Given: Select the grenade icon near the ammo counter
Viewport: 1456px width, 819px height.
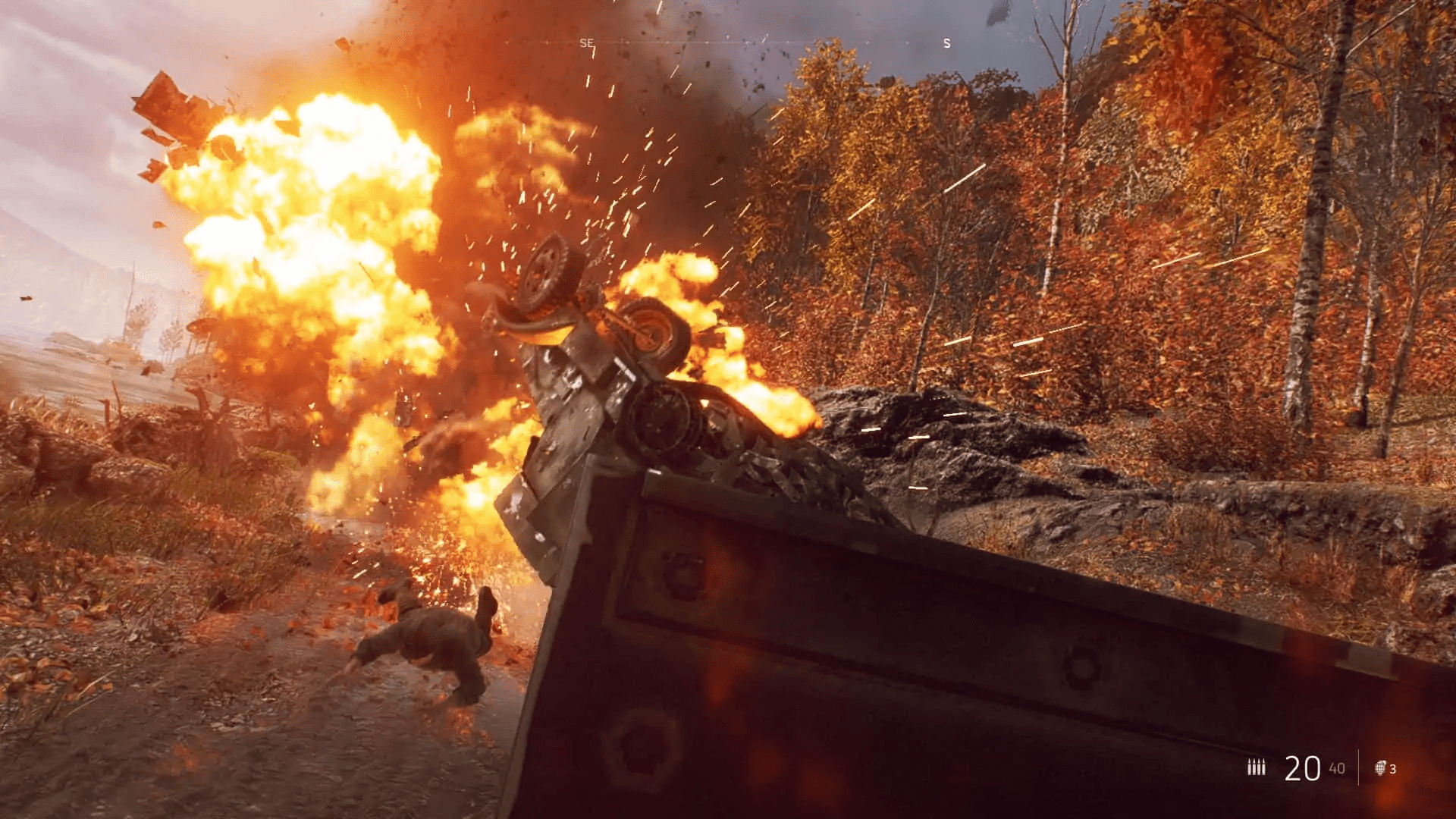Looking at the screenshot, I should (x=1381, y=767).
